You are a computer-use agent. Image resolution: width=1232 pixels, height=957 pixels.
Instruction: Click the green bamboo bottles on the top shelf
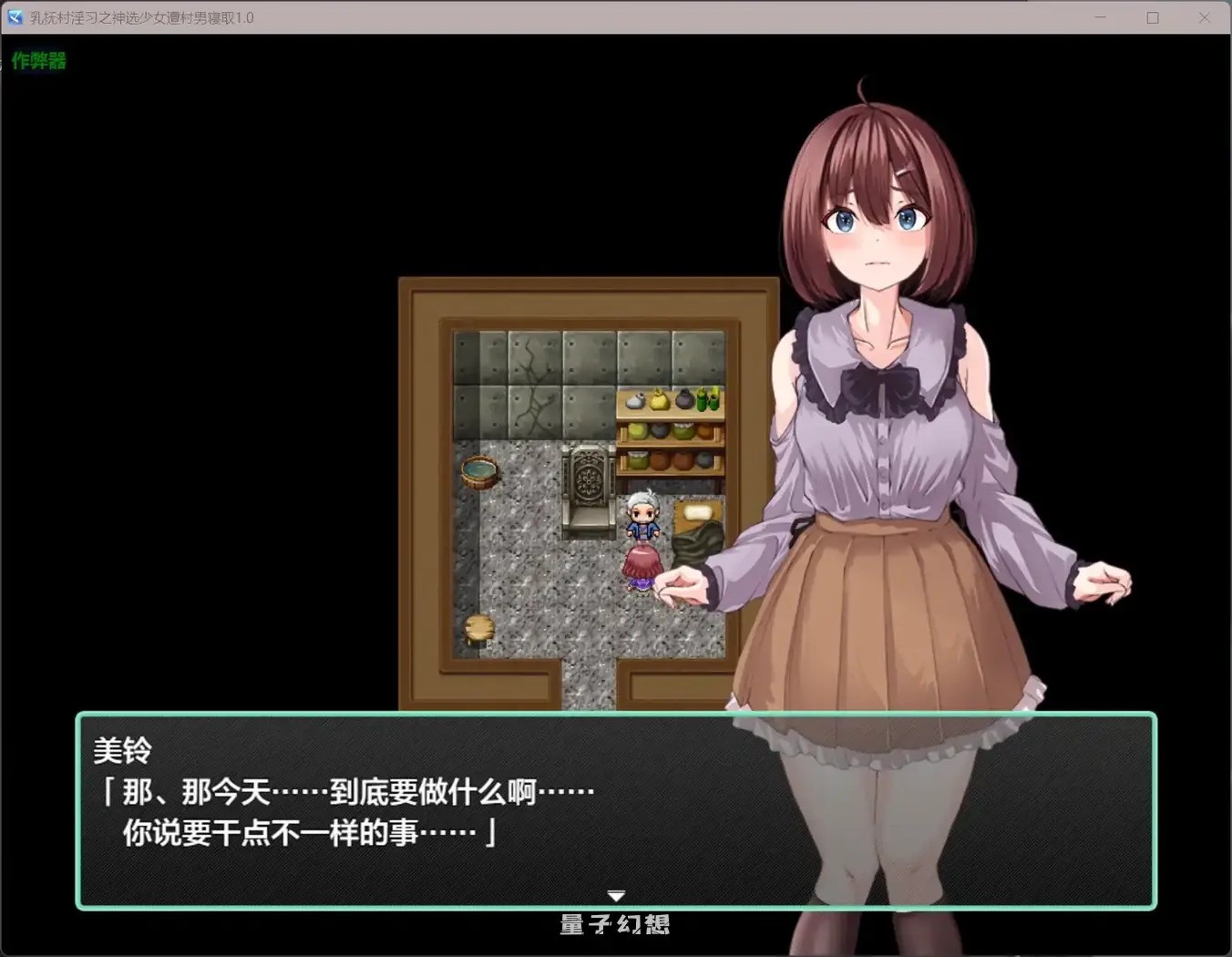[707, 399]
